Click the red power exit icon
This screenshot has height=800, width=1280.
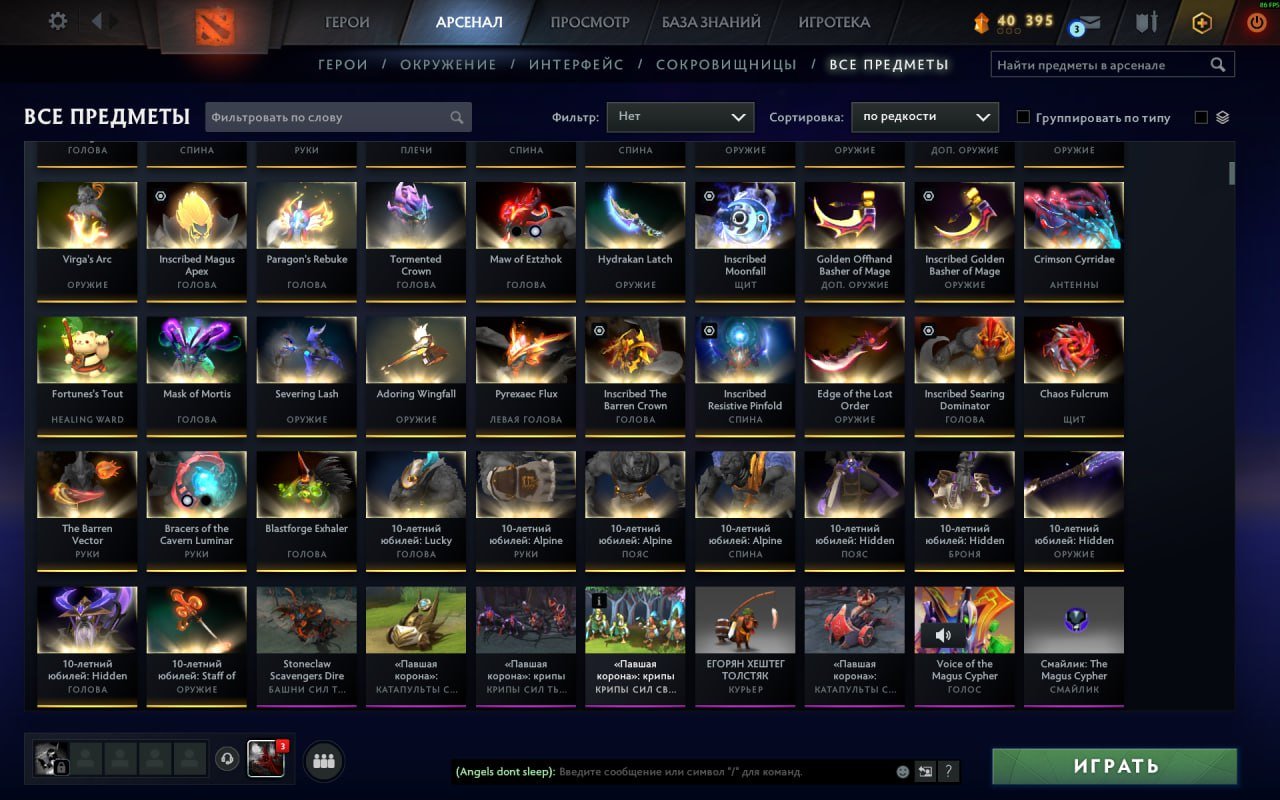(x=1257, y=22)
